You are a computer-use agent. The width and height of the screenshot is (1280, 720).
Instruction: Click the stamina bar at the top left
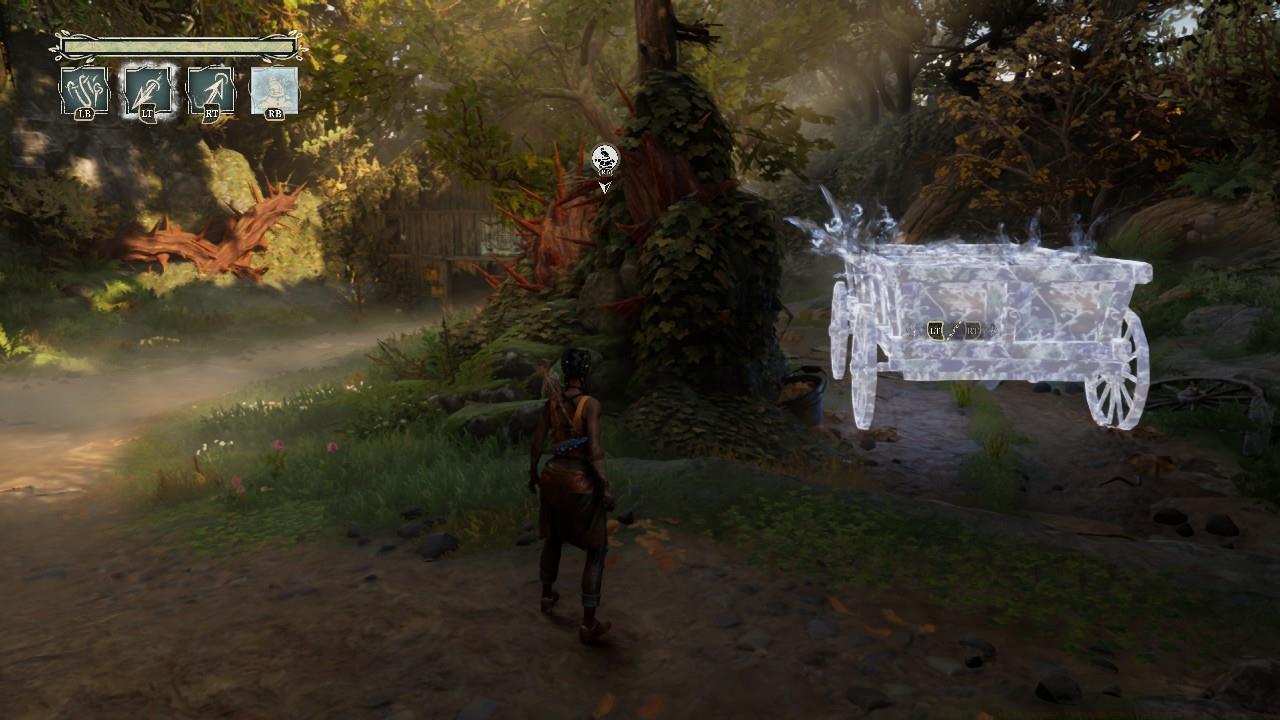pos(178,46)
